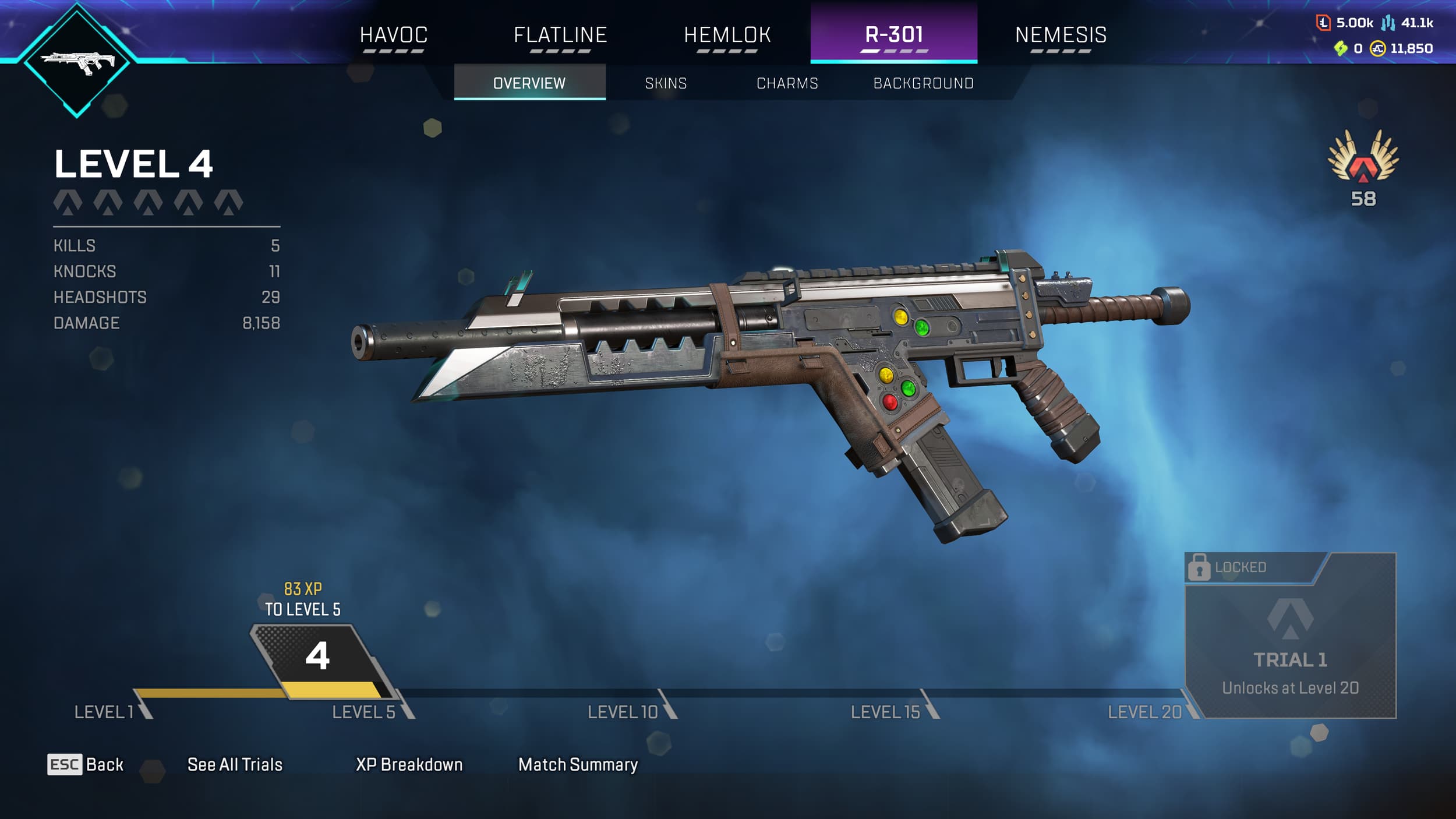
Task: Open the SKINS tab
Action: coord(665,83)
